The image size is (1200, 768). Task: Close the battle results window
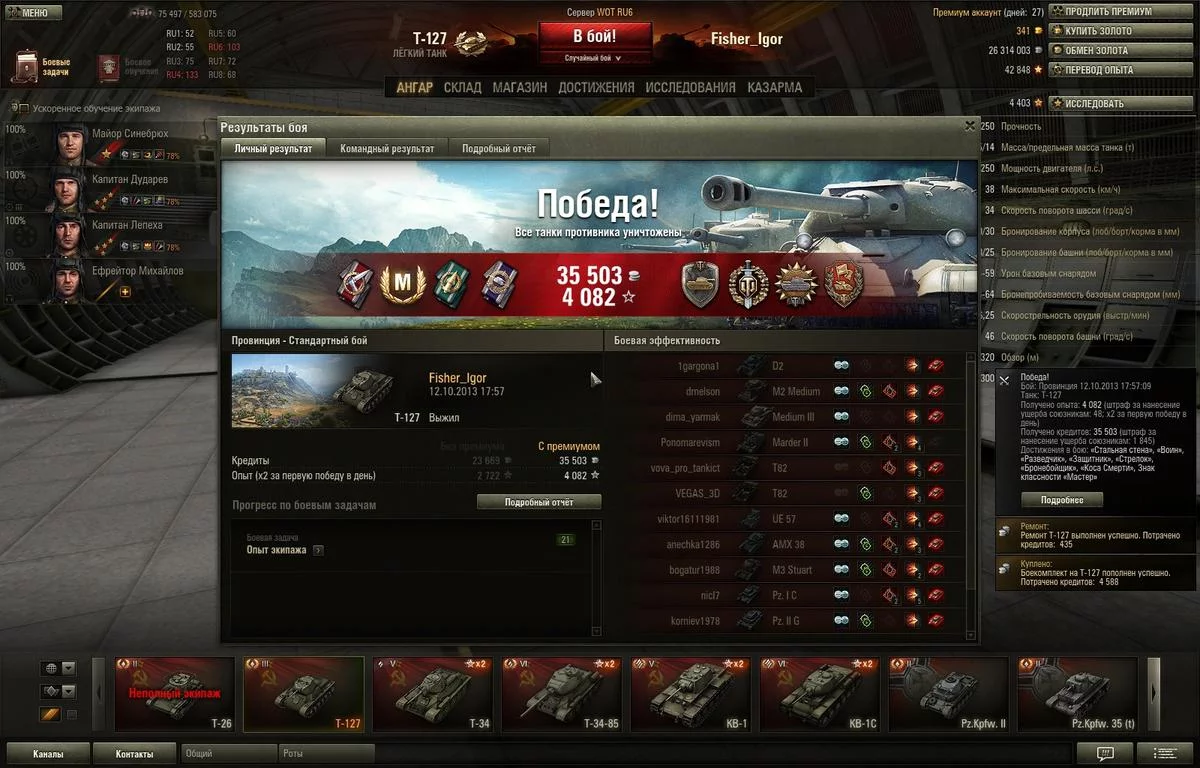(969, 126)
